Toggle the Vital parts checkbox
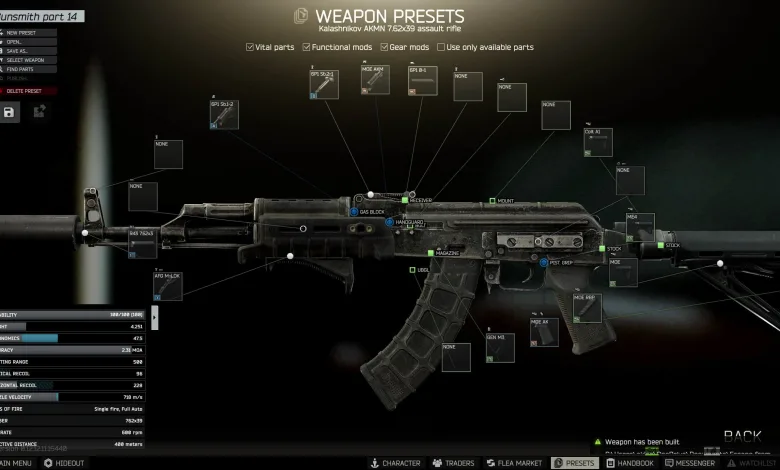780x470 pixels. point(251,47)
